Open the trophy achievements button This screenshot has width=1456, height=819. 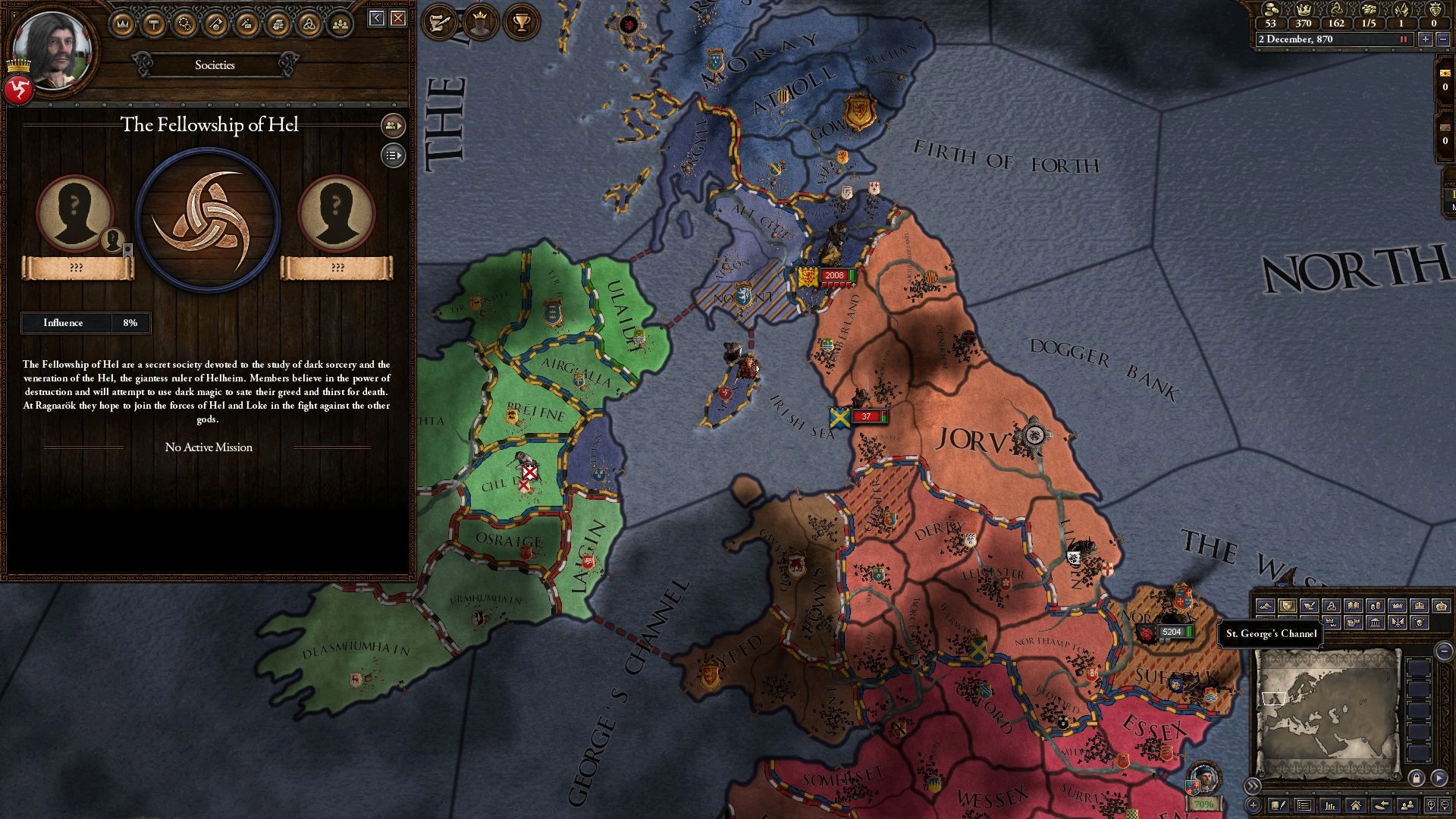(x=521, y=21)
